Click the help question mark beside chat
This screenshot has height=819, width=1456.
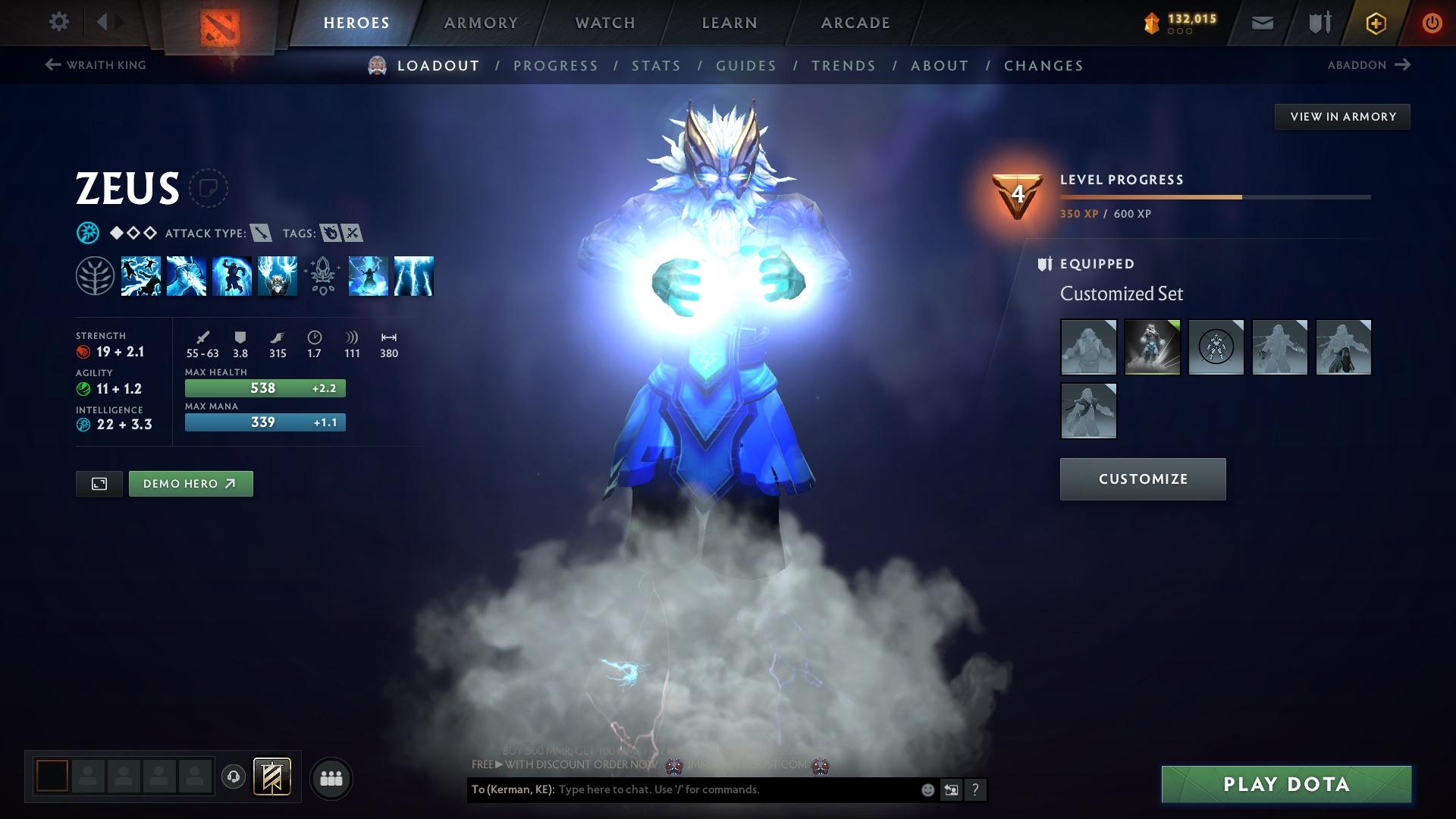tap(975, 790)
